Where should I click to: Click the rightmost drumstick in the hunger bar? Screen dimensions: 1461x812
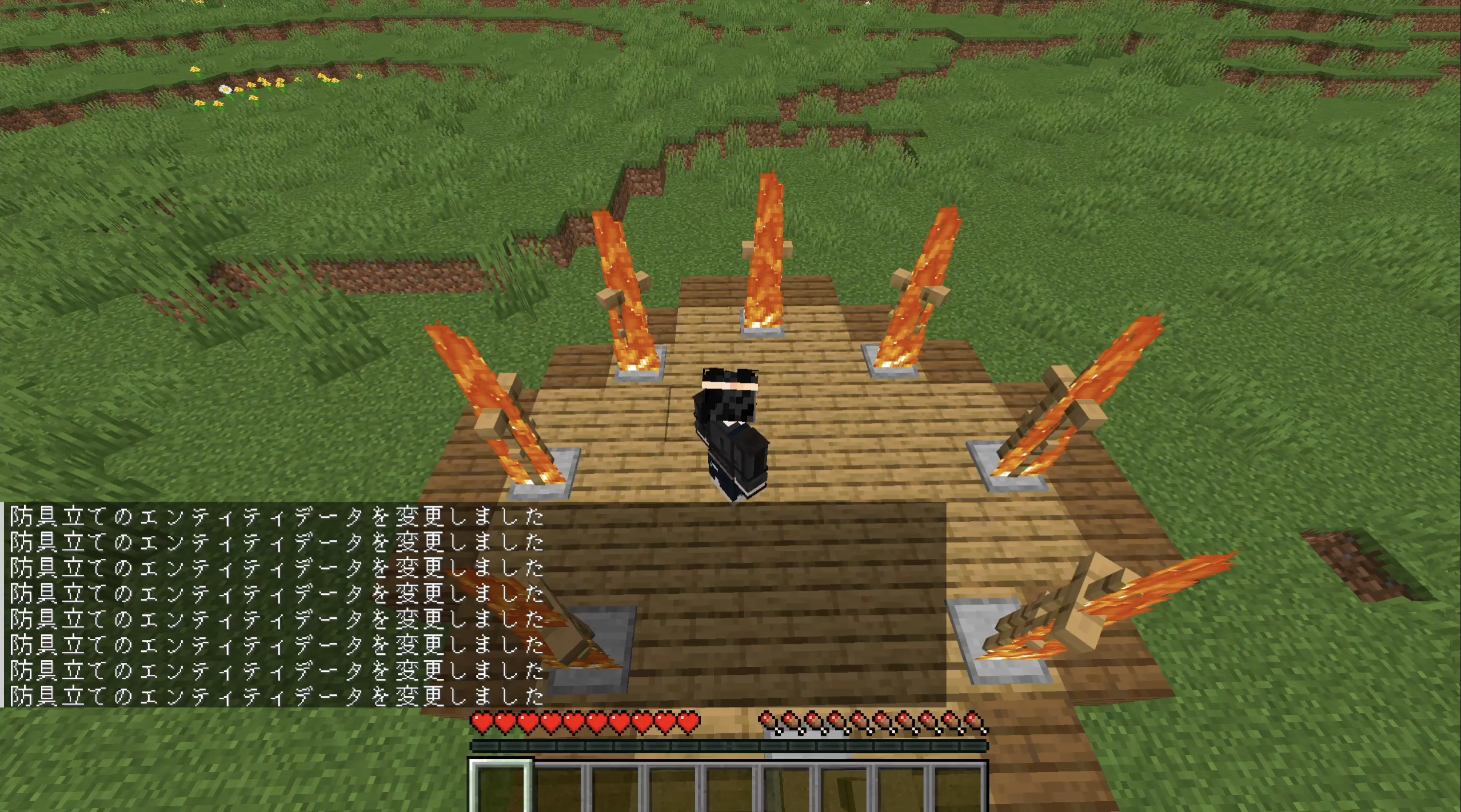pyautogui.click(x=975, y=721)
